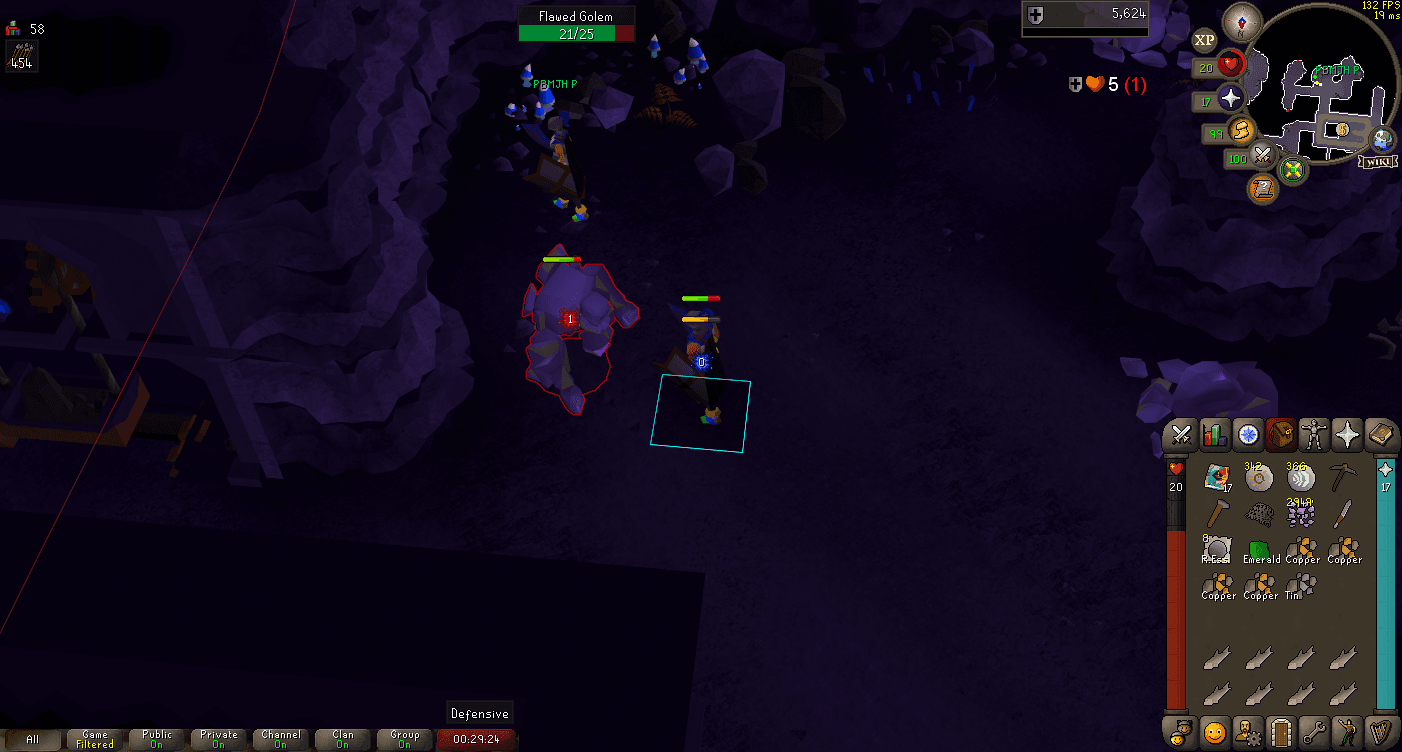Toggle Public chat off
Screen dimensions: 1402x752
tap(155, 739)
